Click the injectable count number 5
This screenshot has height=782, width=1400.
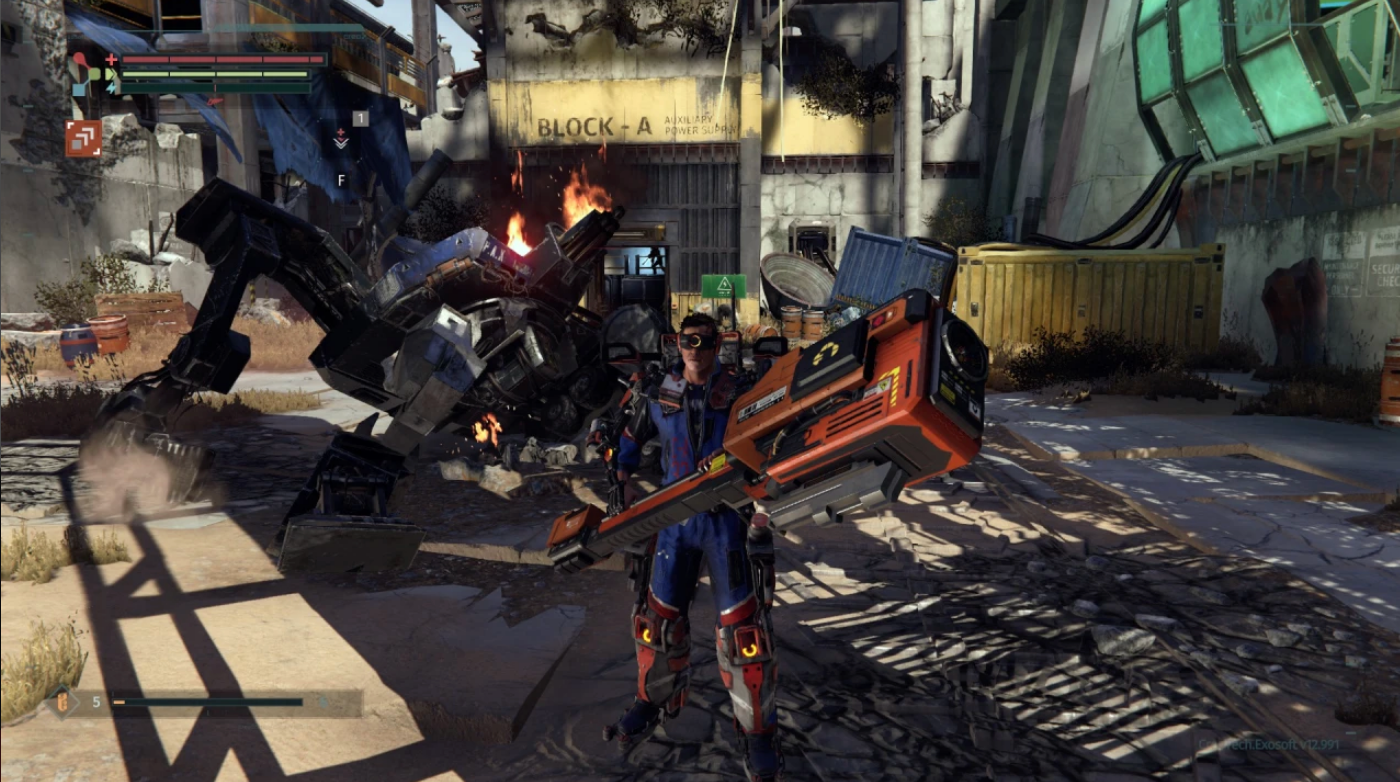pyautogui.click(x=96, y=702)
